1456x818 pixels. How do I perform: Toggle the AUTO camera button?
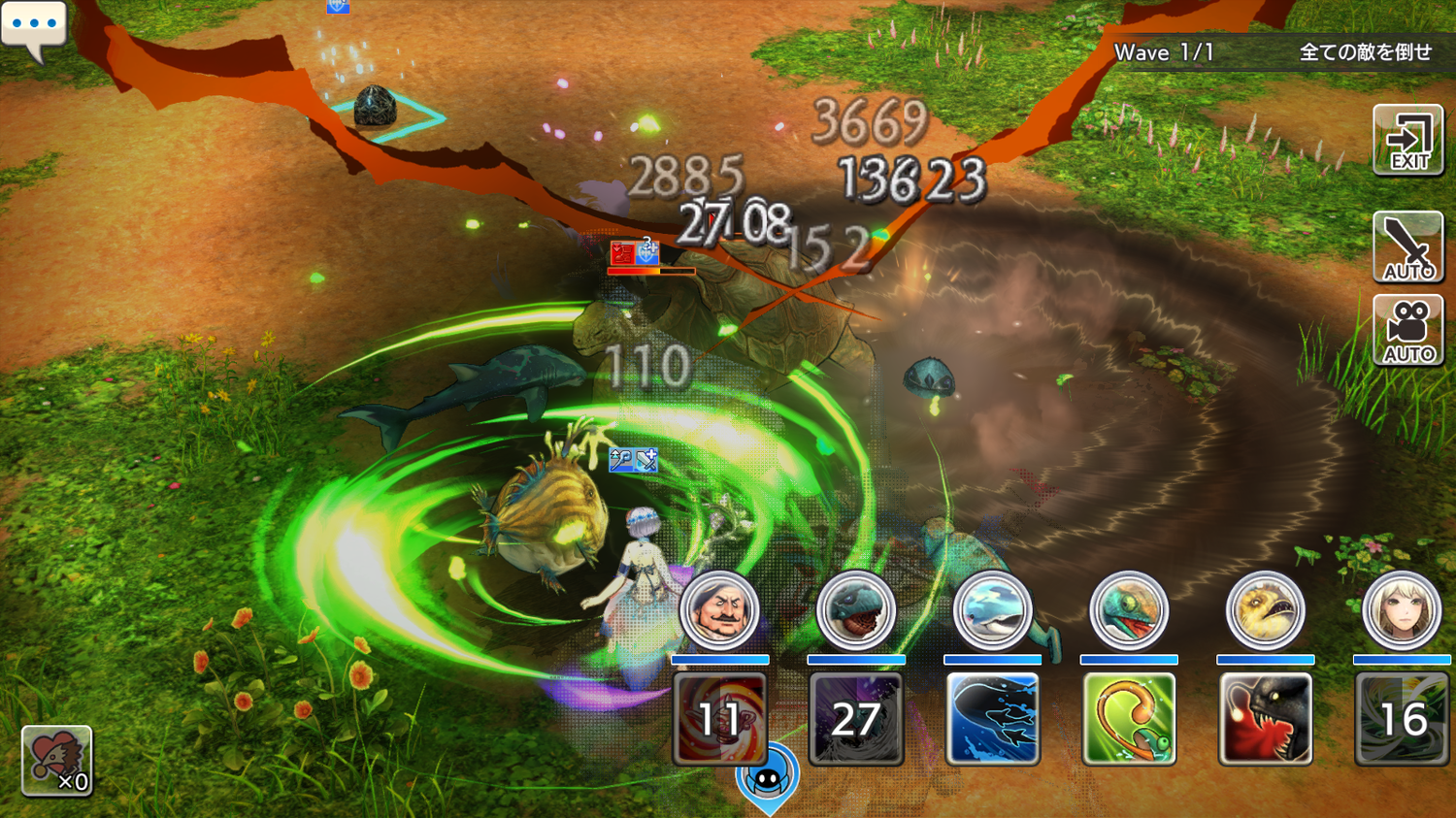click(1407, 331)
